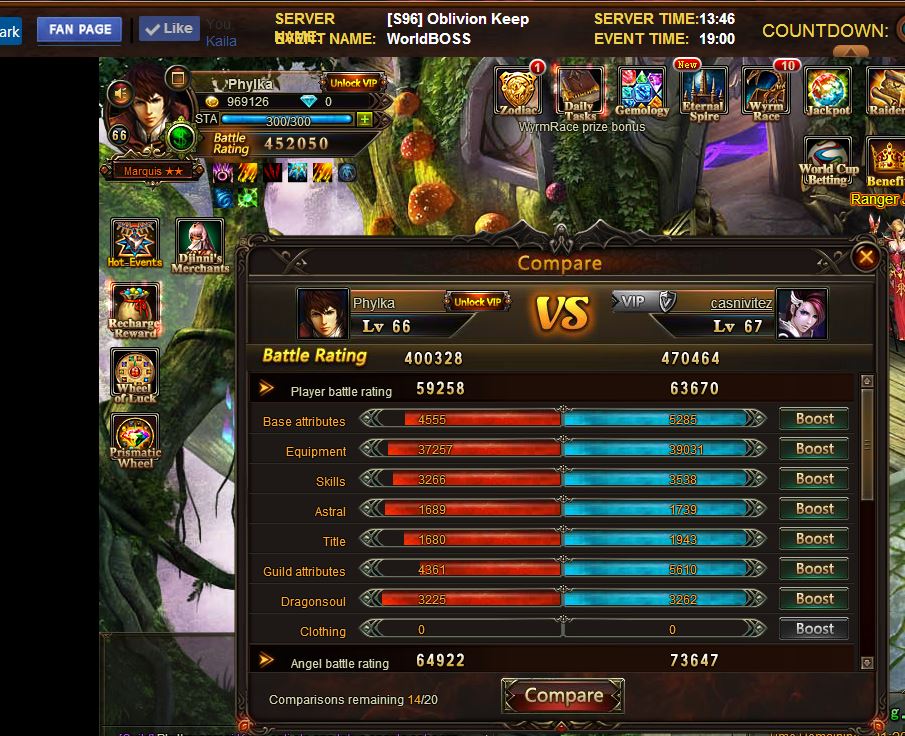
Task: Boost Base attributes
Action: click(814, 420)
